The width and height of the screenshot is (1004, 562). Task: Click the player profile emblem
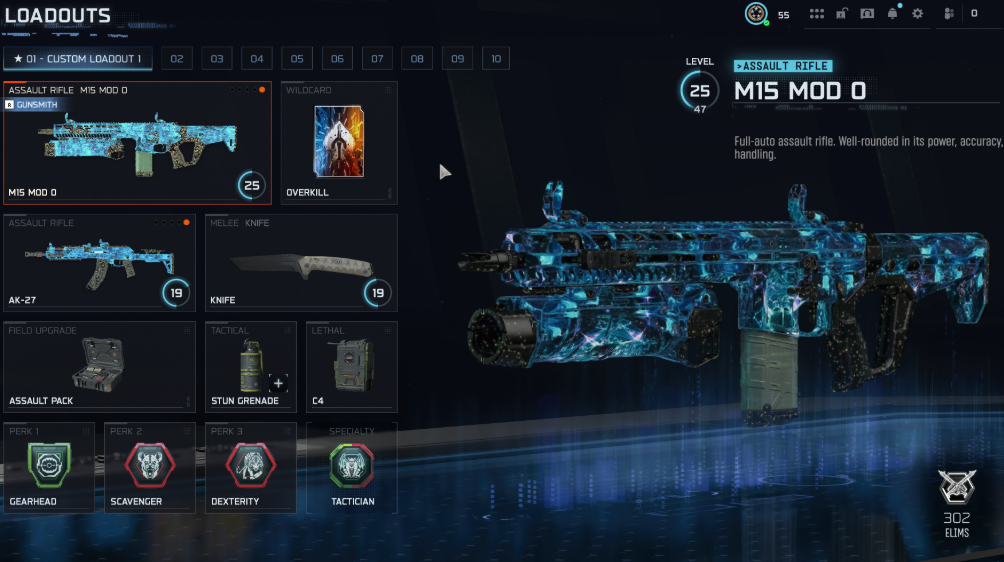[757, 14]
